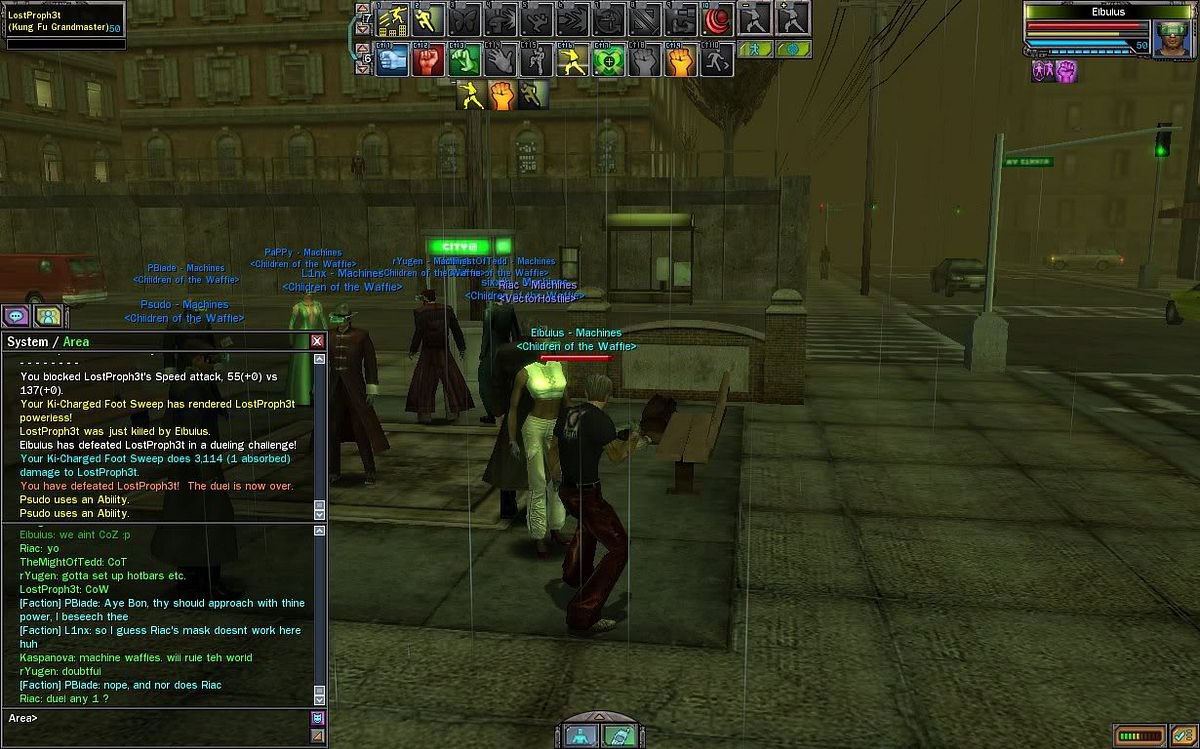
Task: Activate the blue fist ability
Action: coord(393,60)
